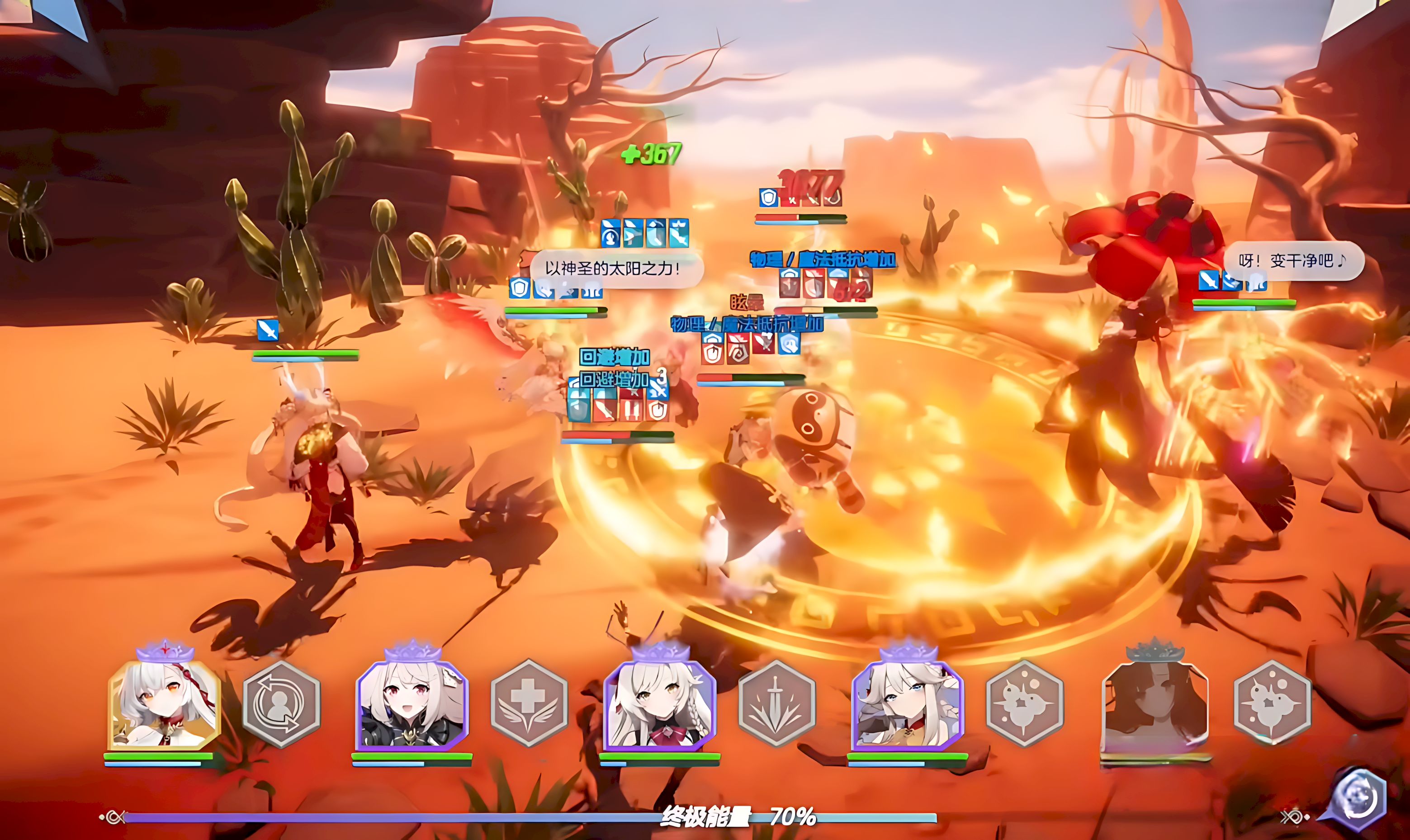Screen dimensions: 1410x840
Task: Trigger the ultimate energy orb button
Action: (1359, 800)
